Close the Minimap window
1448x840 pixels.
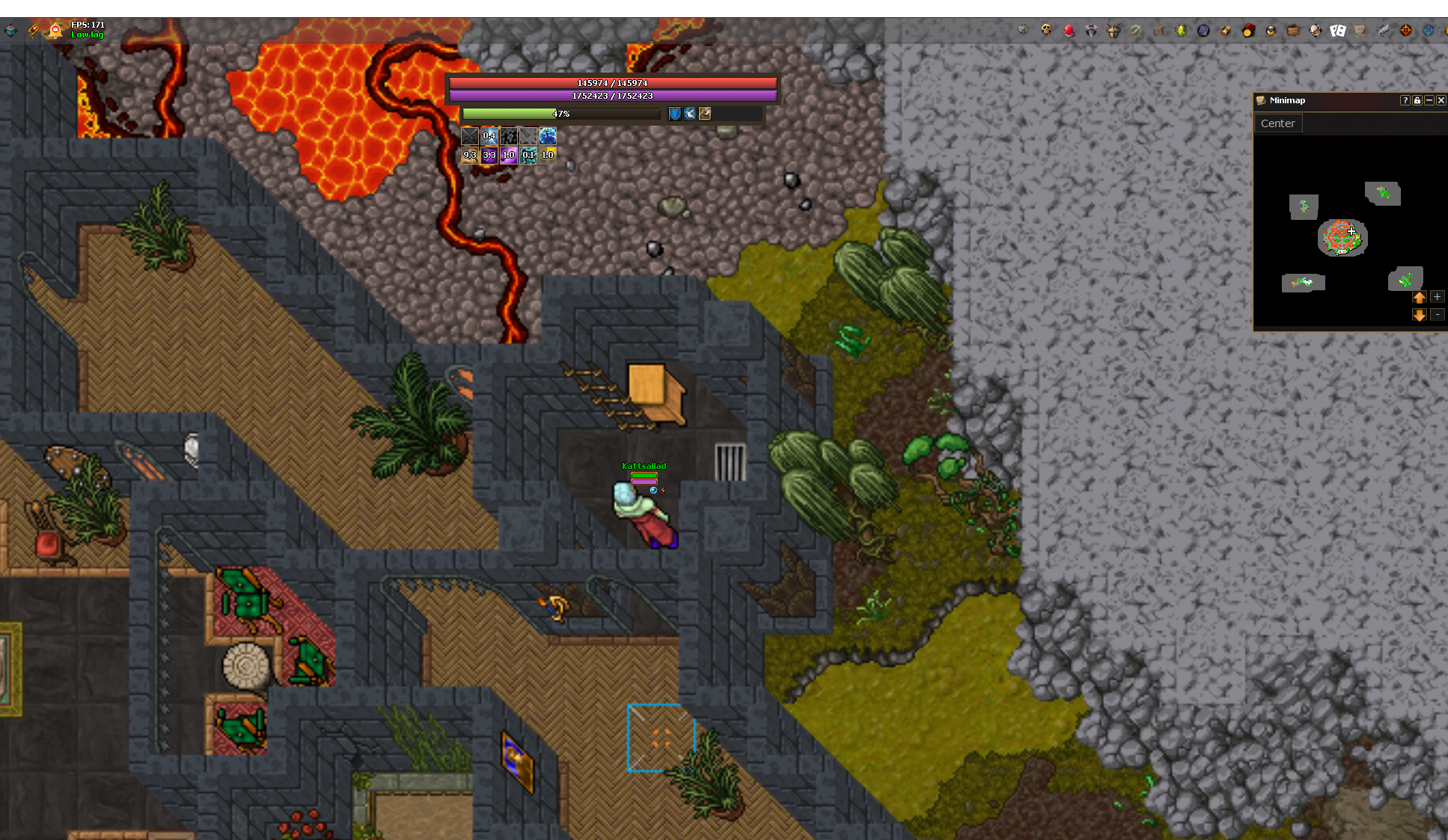(x=1441, y=100)
